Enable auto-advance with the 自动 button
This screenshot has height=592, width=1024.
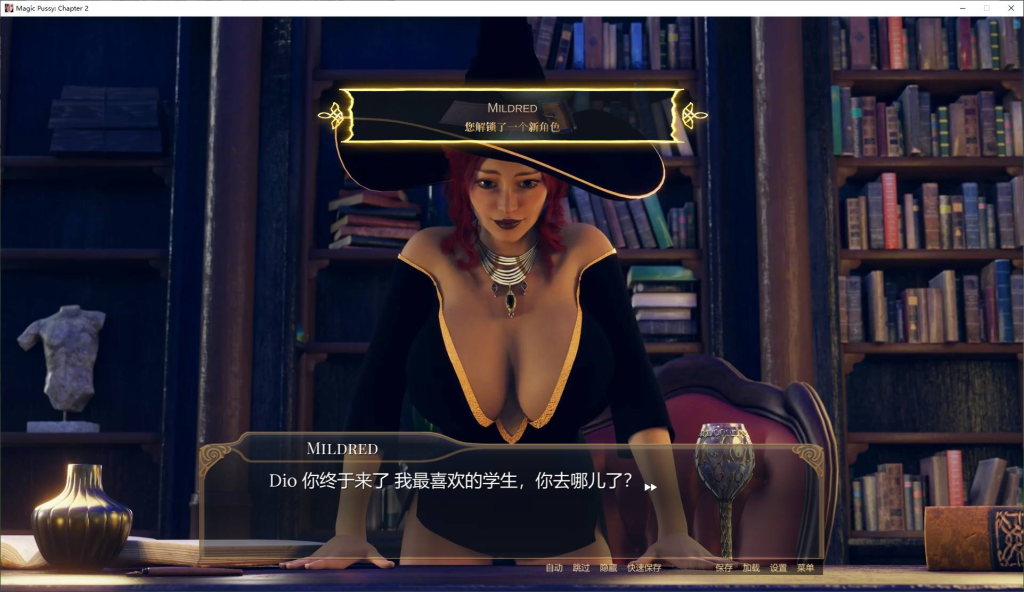pos(554,568)
